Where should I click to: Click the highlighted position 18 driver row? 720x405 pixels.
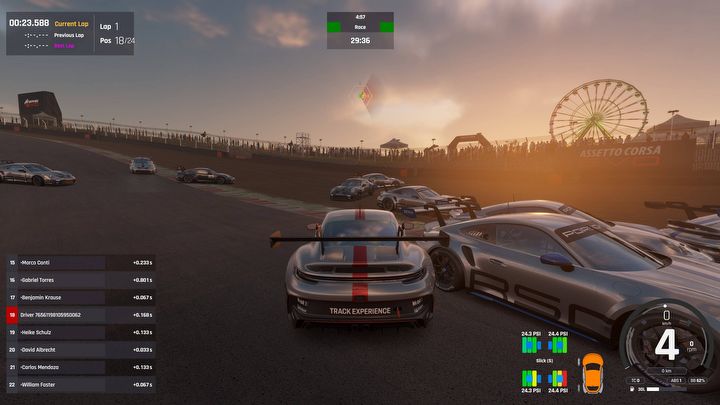pos(80,315)
